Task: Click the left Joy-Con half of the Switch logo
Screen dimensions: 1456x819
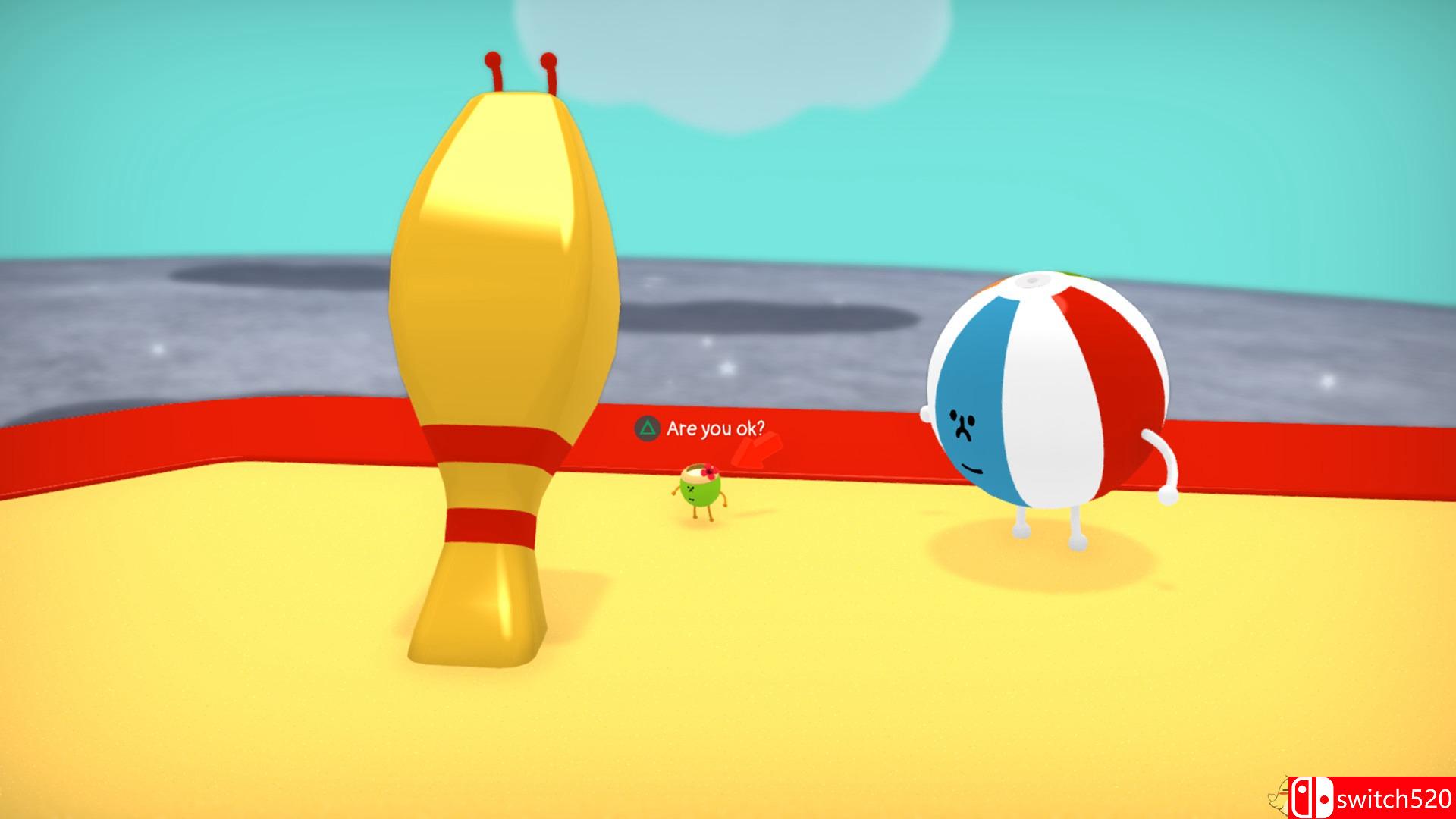Action: (x=1302, y=798)
